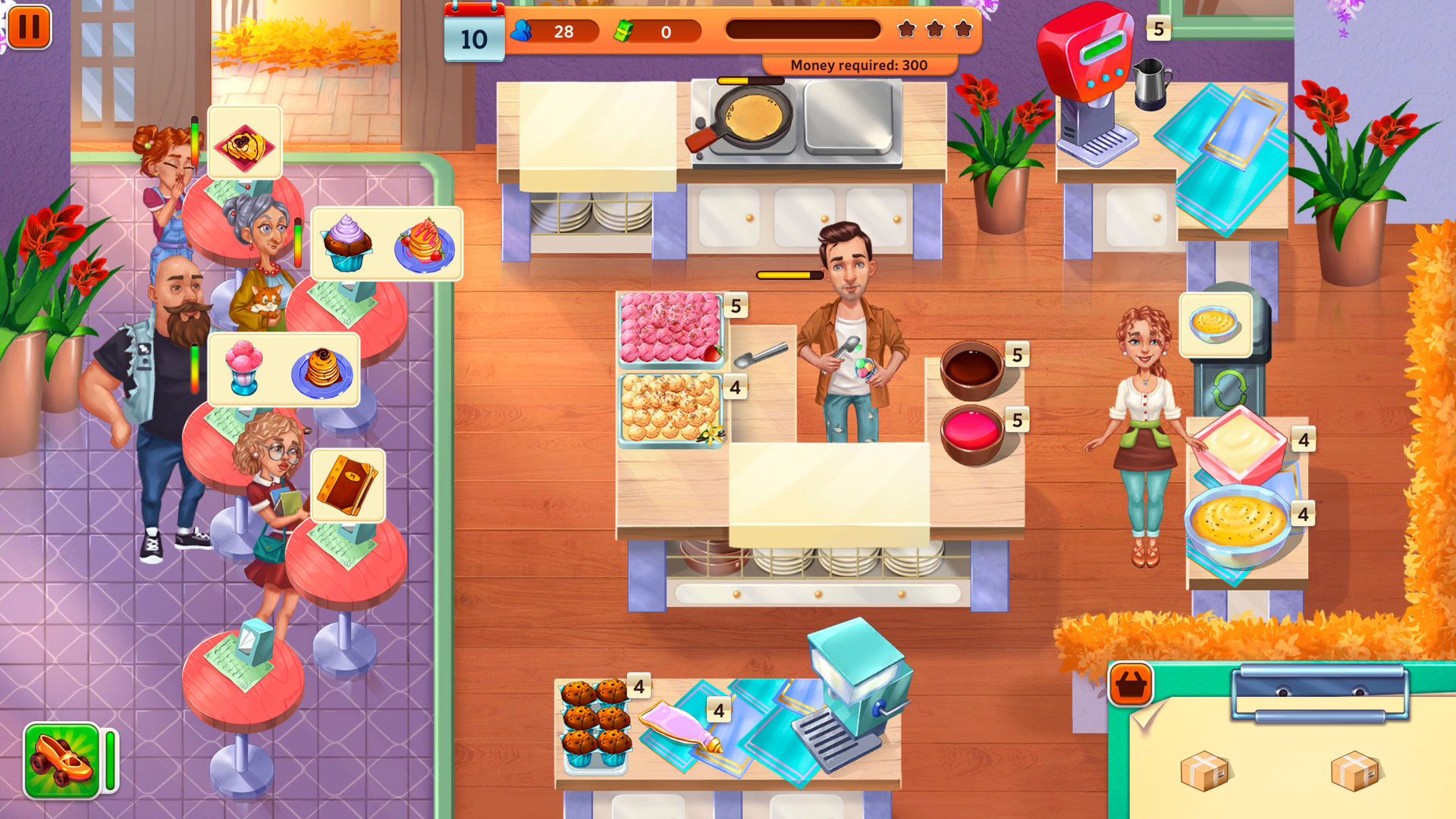Open the pug dessert order bubble
Image resolution: width=1456 pixels, height=819 pixels.
[245, 143]
